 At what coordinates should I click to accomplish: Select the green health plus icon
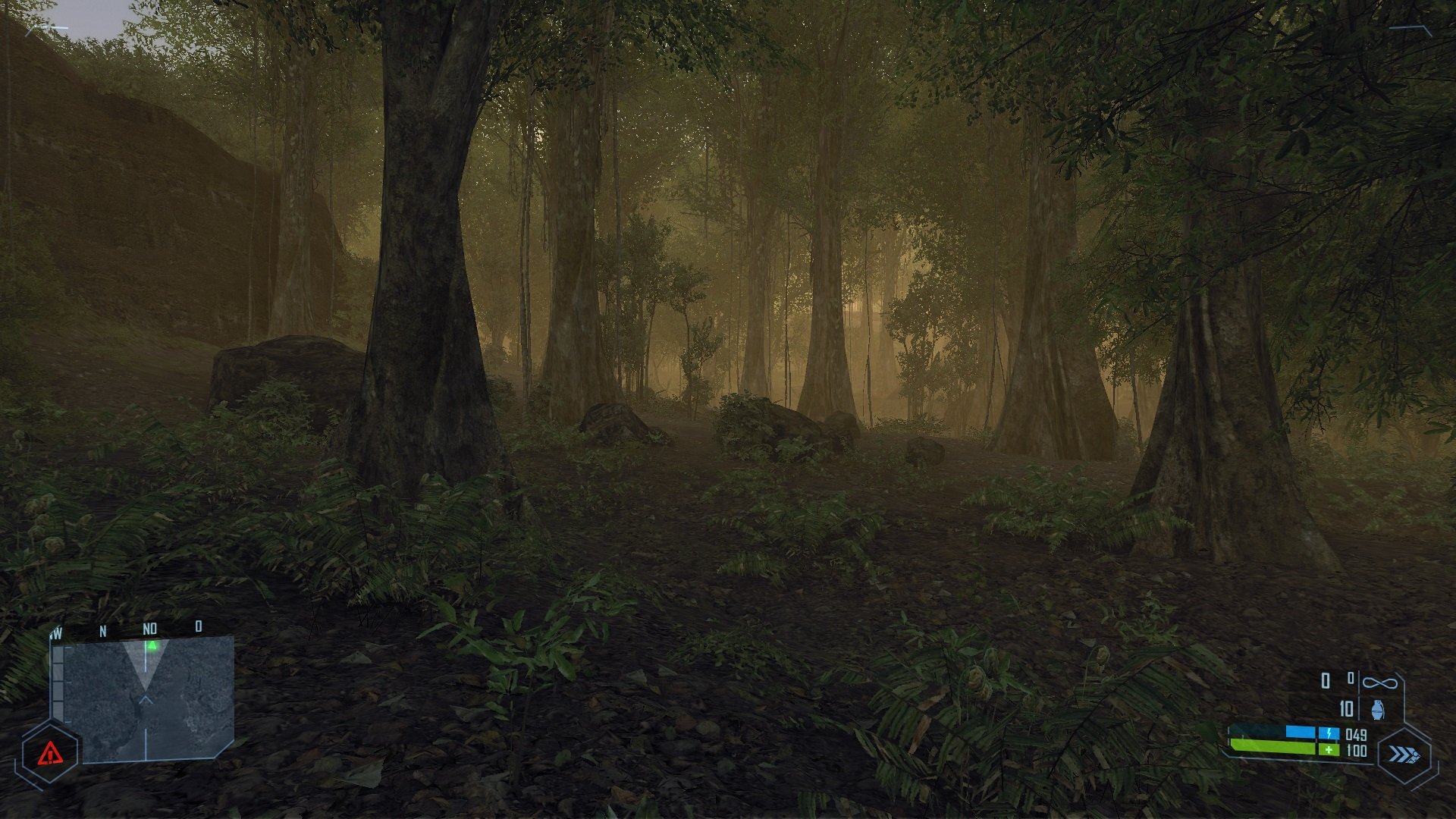1329,750
